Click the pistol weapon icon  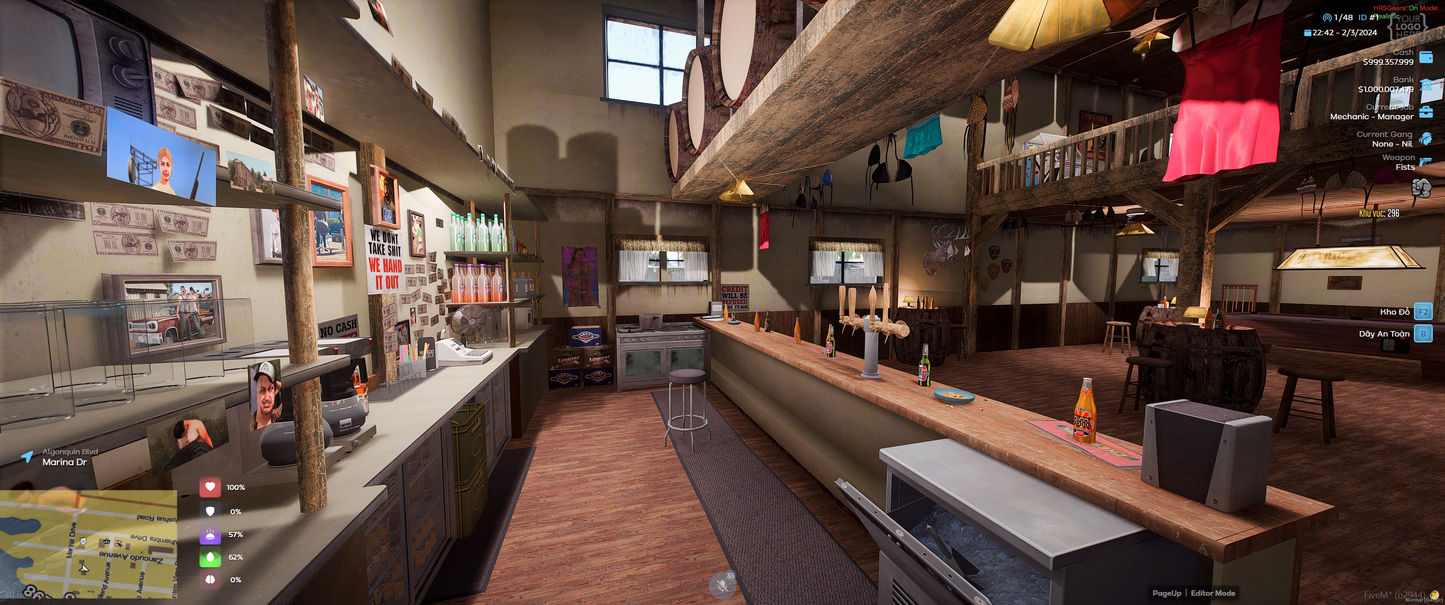point(1426,162)
